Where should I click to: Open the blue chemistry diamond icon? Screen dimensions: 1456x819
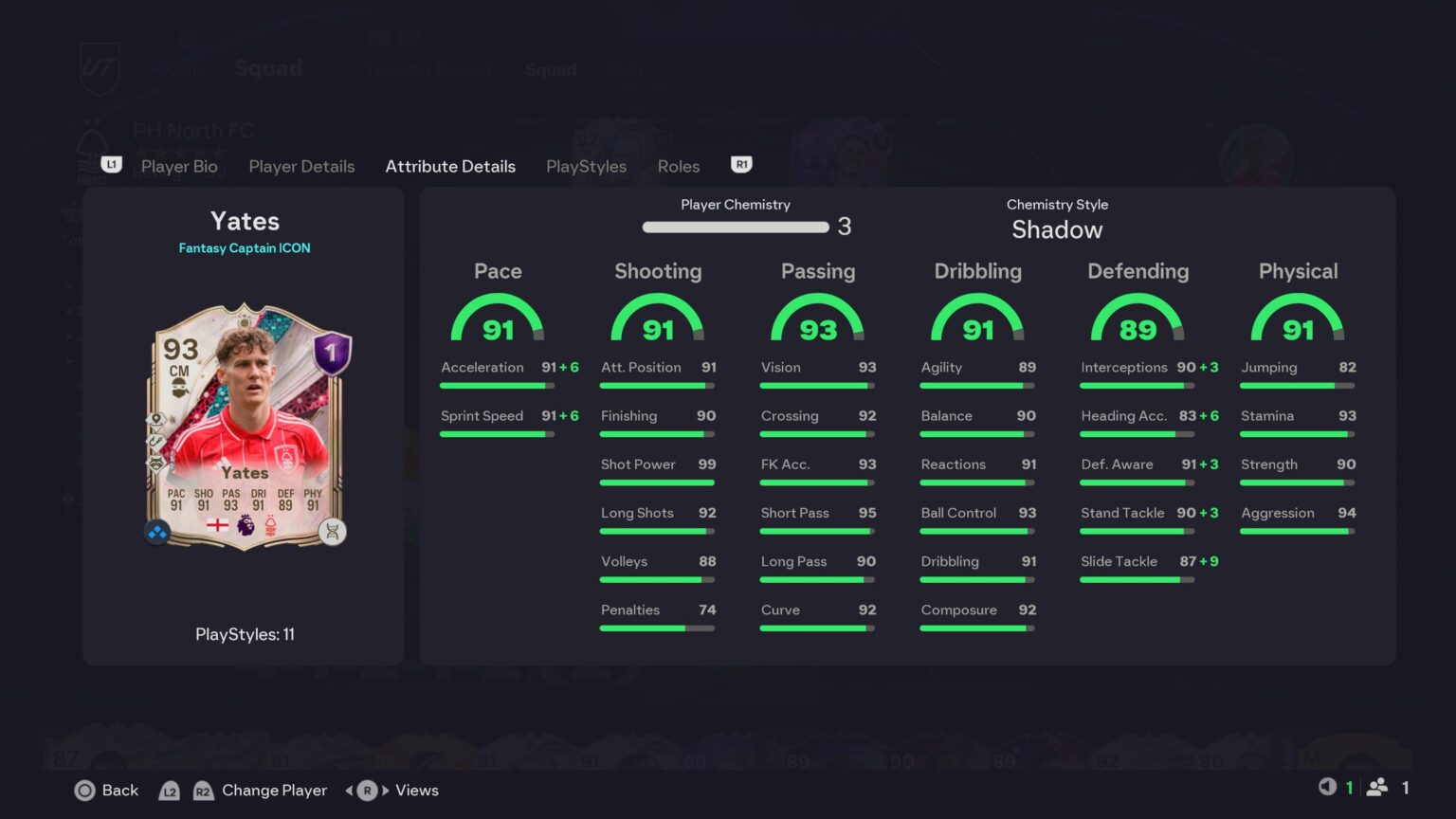(156, 531)
